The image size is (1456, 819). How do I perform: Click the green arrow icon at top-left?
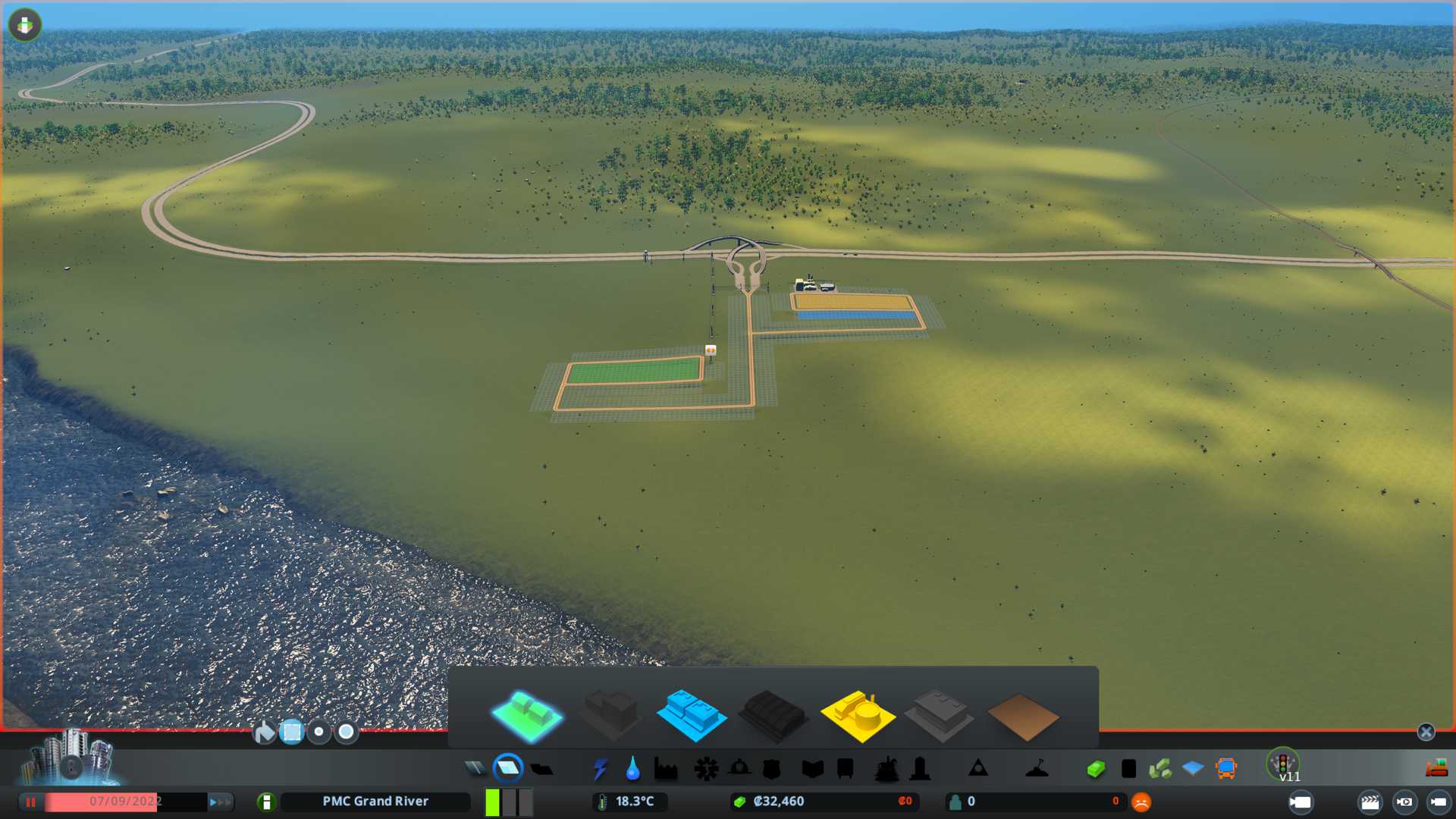[25, 25]
